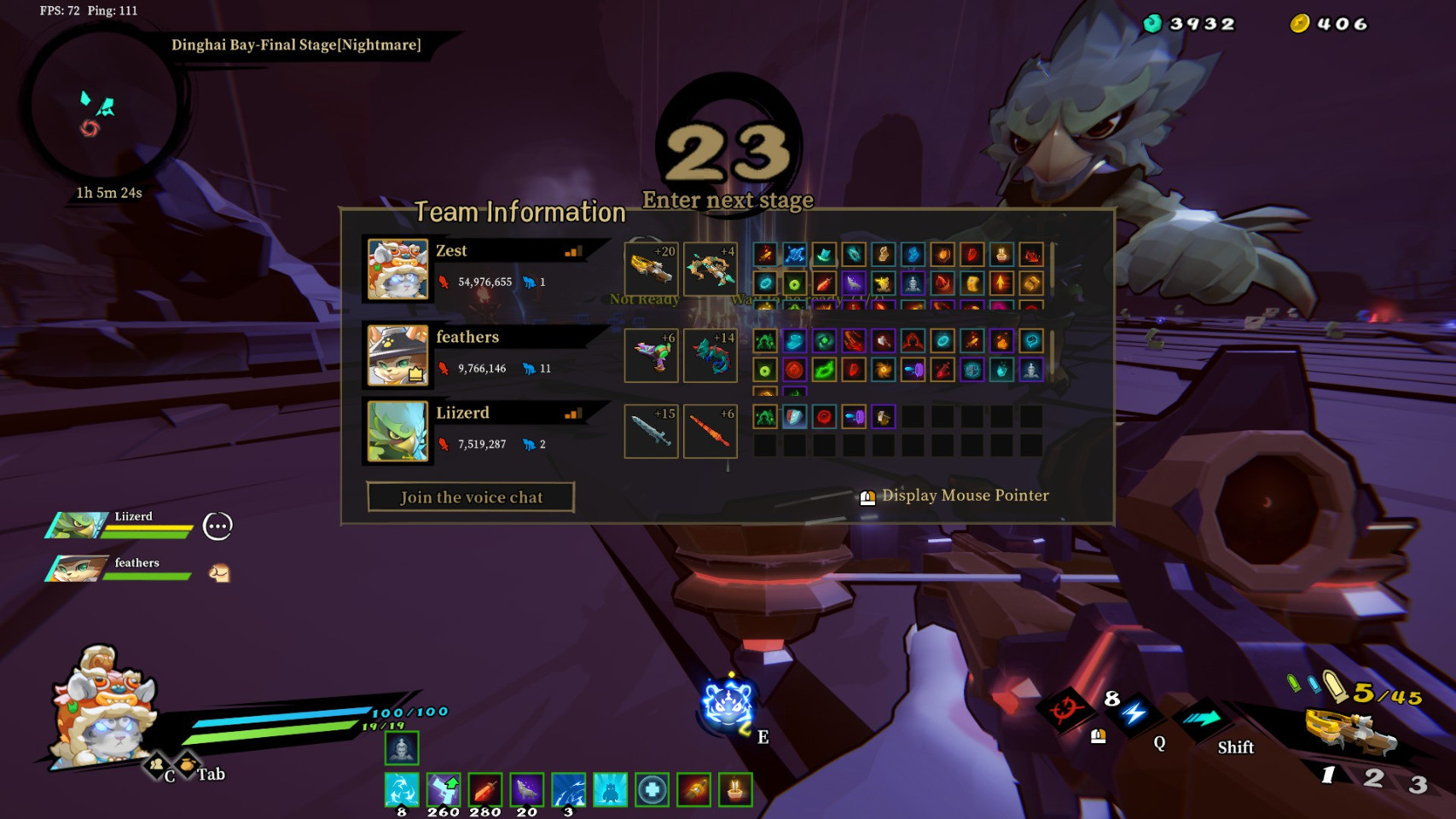Viewport: 1456px width, 819px height.
Task: Click the red target grenade icon
Action: click(x=1065, y=709)
